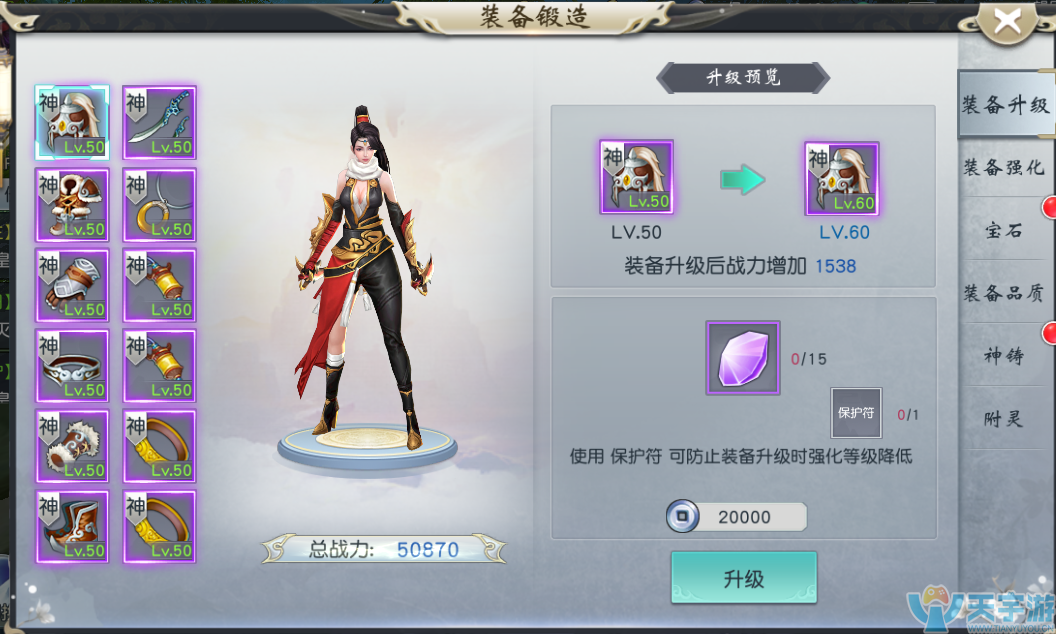Screen dimensions: 1056x634
Task: Go to the 装备品质 tab
Action: (1003, 293)
